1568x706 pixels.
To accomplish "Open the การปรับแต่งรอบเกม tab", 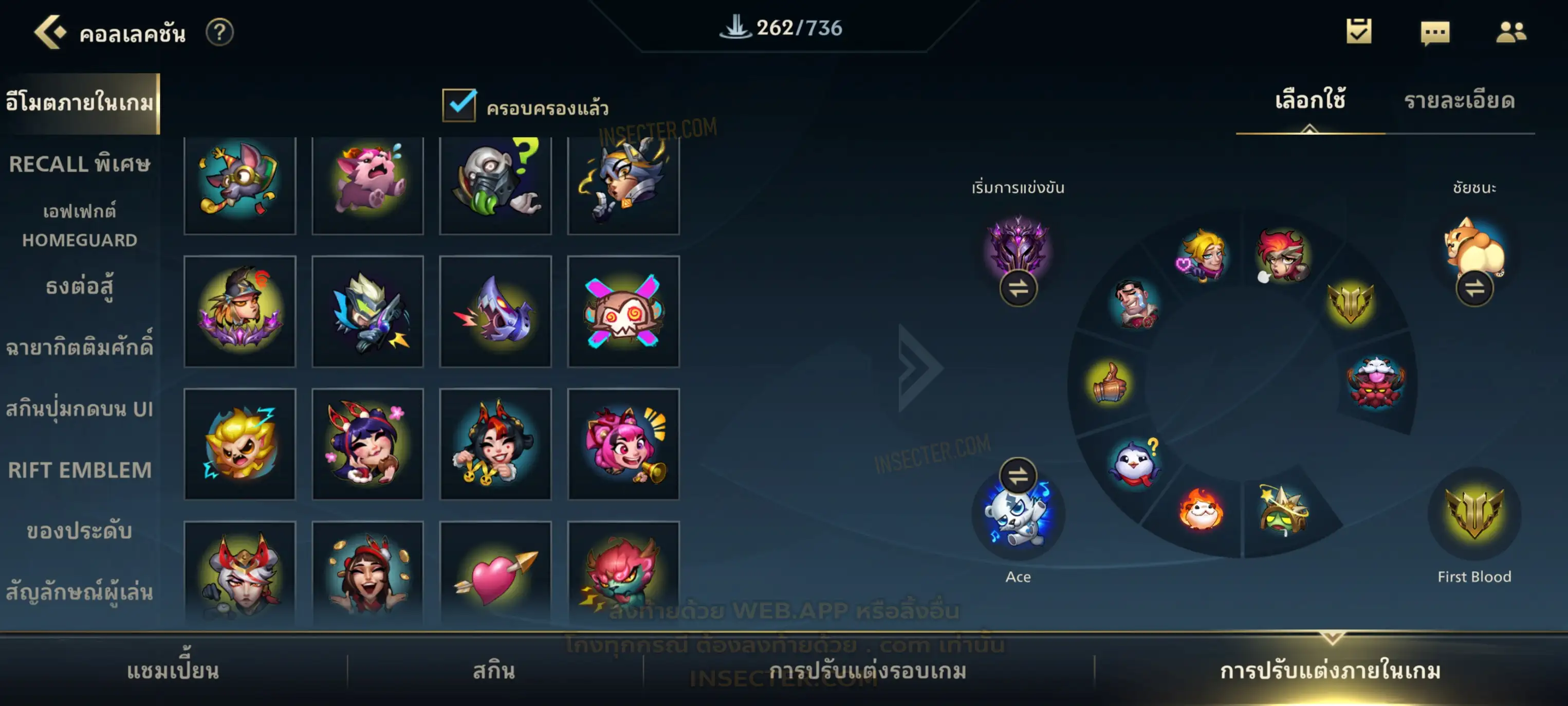I will [868, 671].
